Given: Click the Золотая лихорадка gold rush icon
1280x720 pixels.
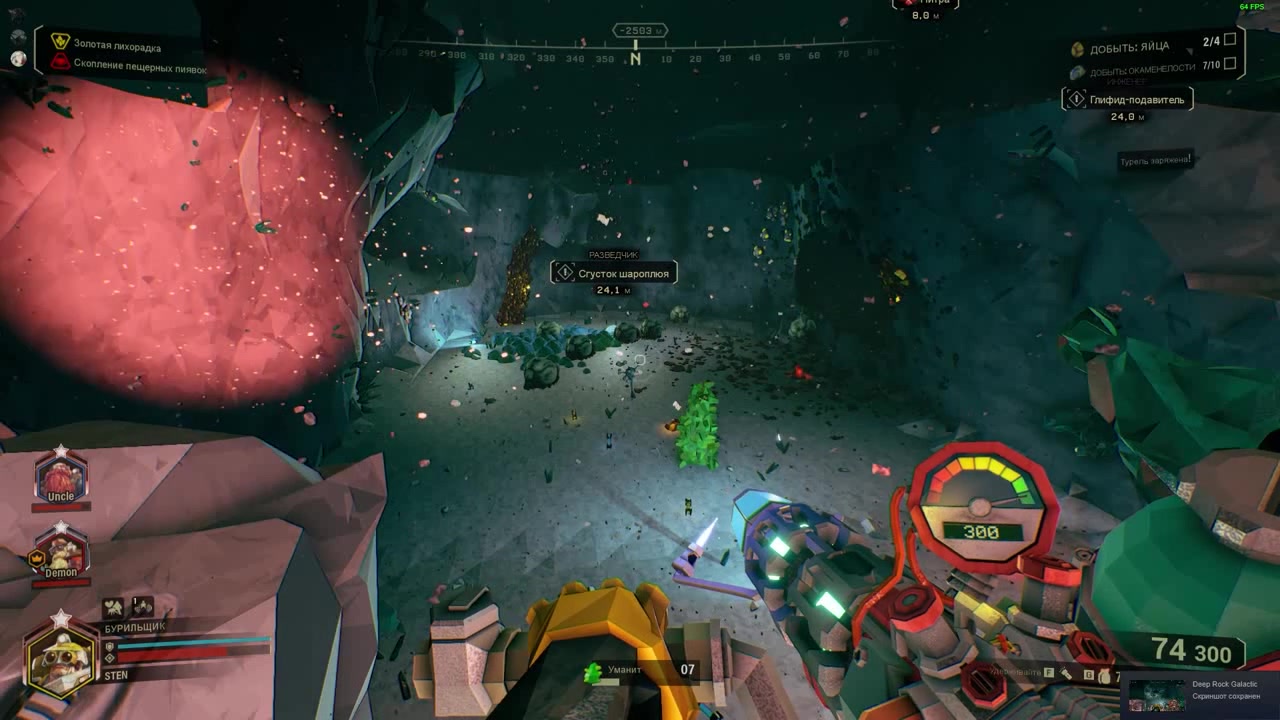Looking at the screenshot, I should coord(58,44).
